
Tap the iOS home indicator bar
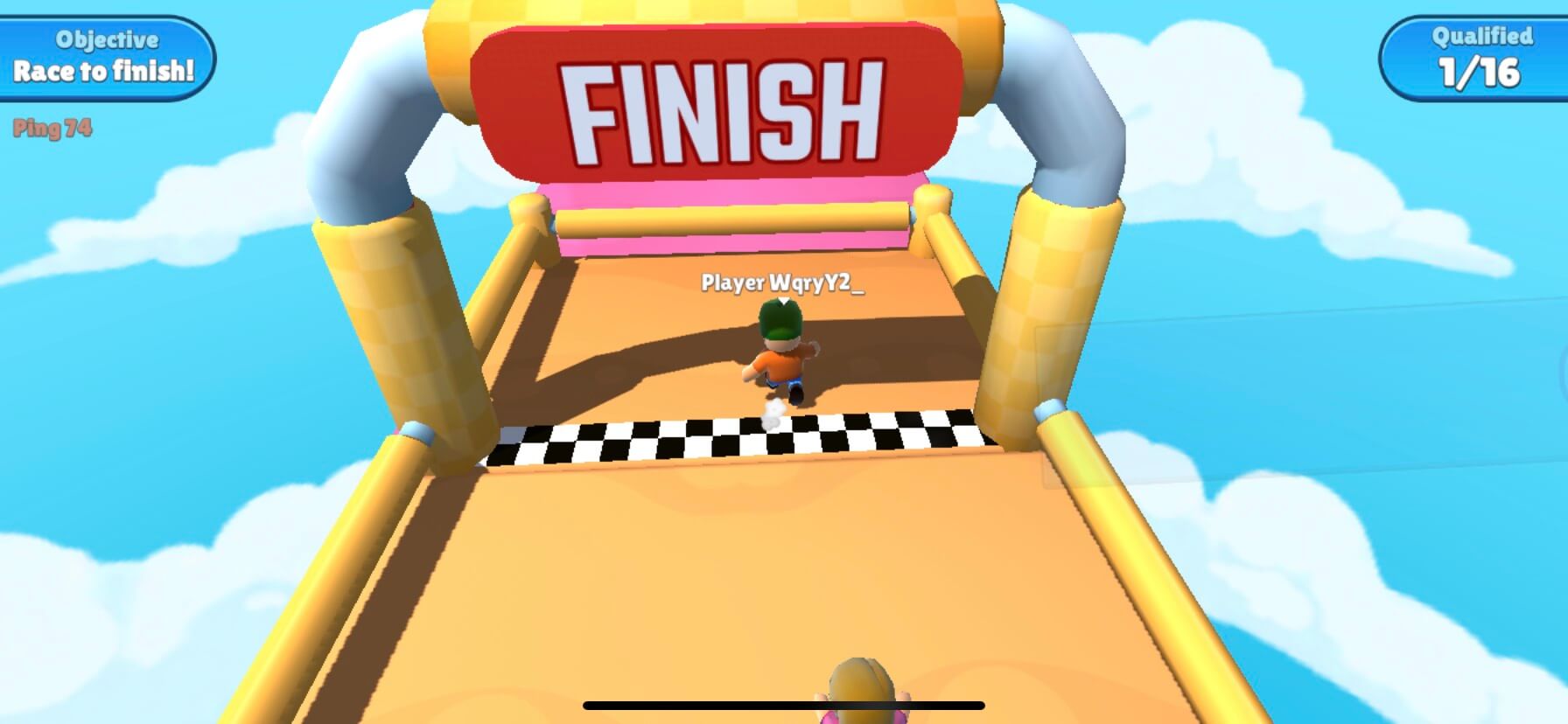click(x=784, y=706)
